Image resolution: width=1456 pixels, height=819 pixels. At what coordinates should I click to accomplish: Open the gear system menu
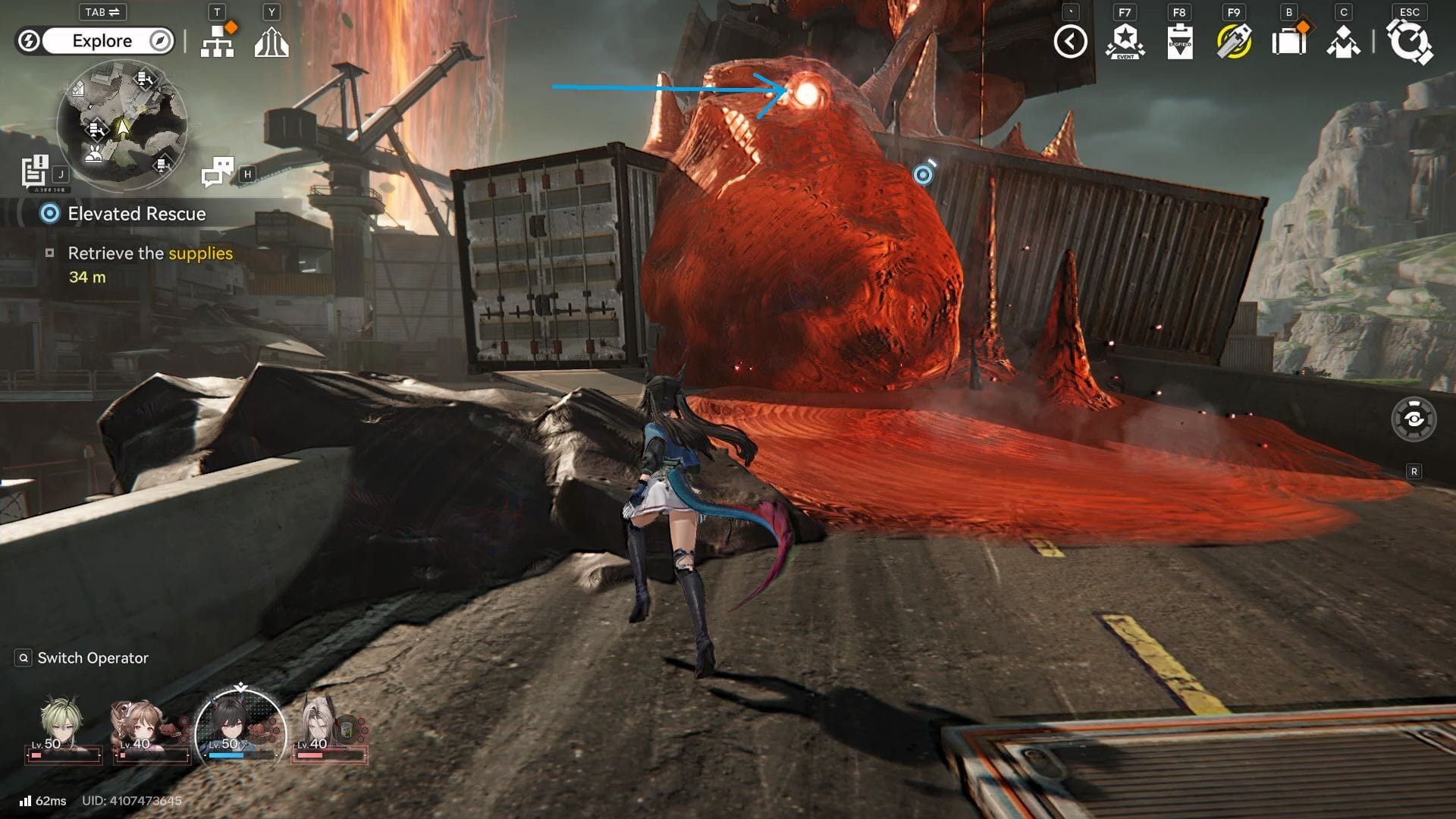(1409, 42)
